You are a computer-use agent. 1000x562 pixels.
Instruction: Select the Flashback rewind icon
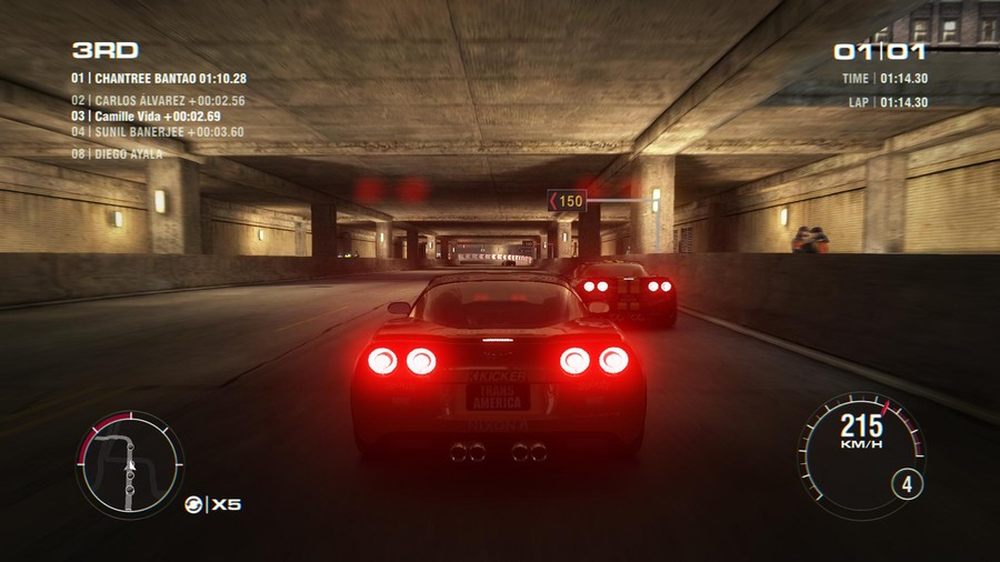(x=193, y=504)
